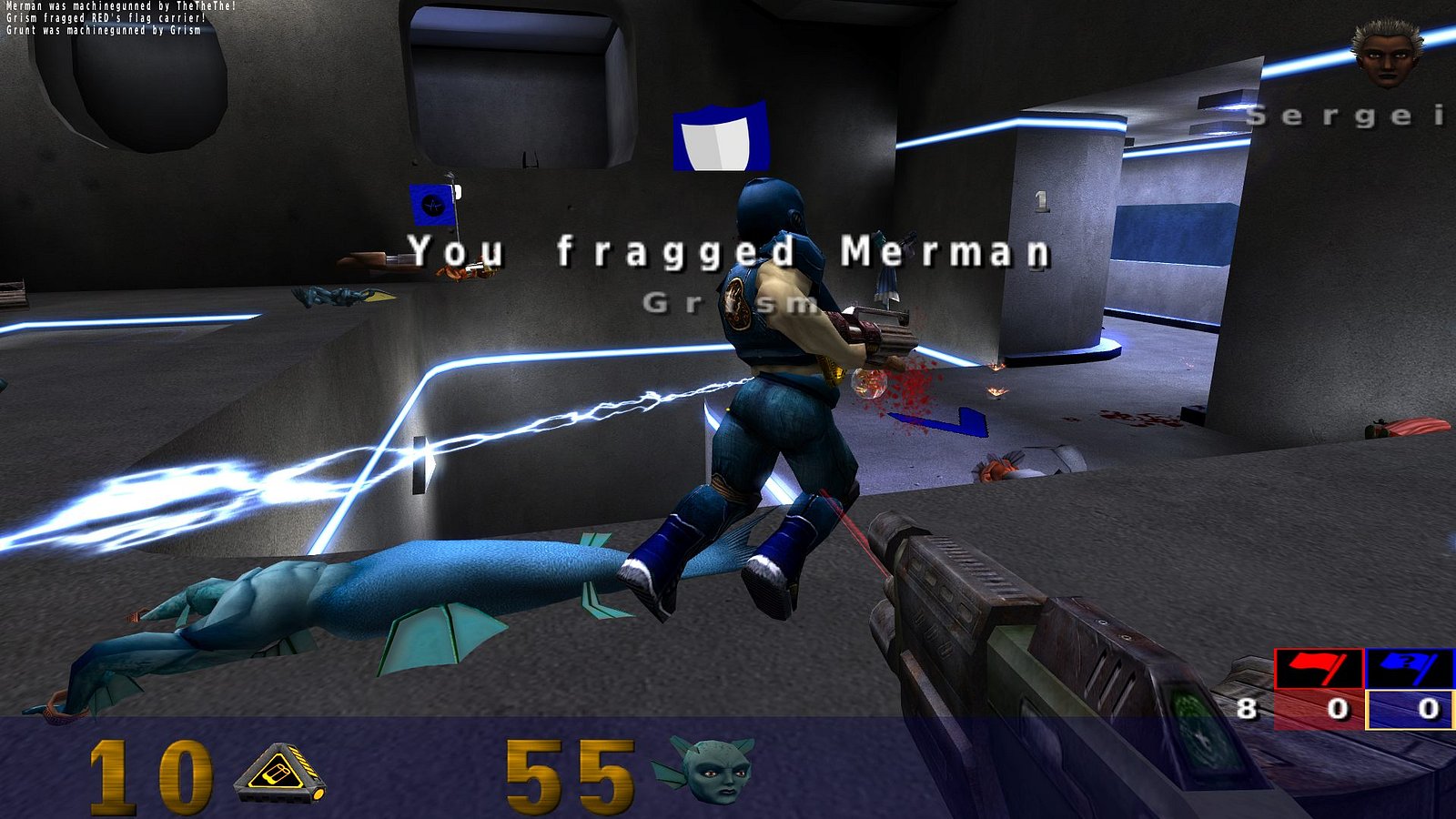The image size is (1456, 819).
Task: Click the red team flag status icon
Action: pyautogui.click(x=1318, y=670)
